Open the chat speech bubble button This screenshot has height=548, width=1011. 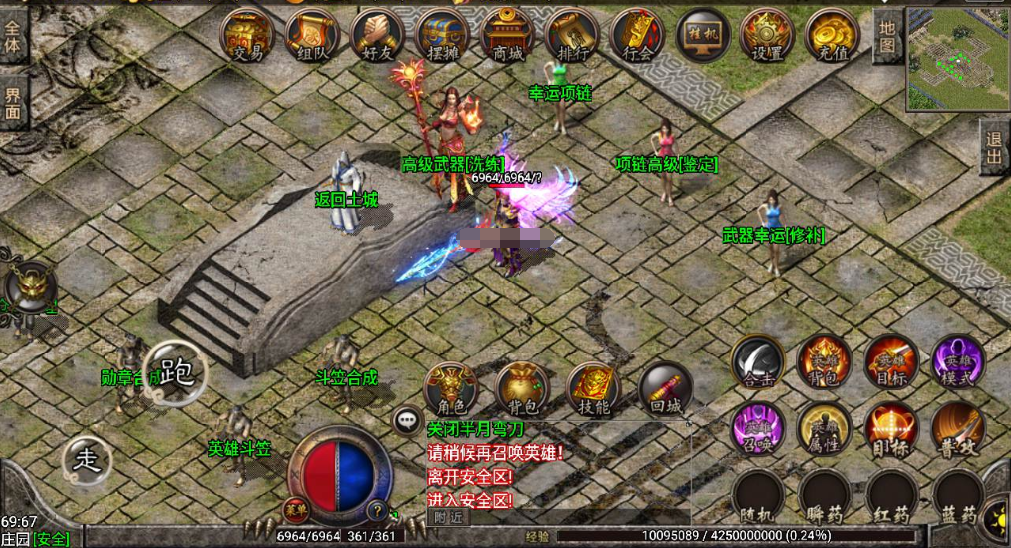coord(407,420)
